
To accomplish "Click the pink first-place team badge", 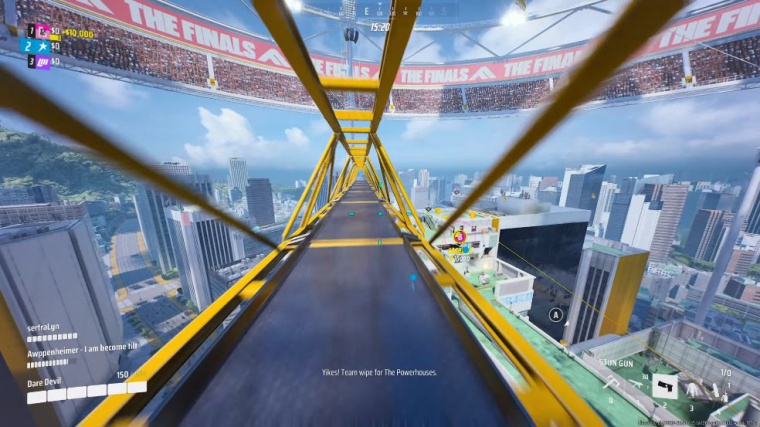I will click(x=42, y=32).
